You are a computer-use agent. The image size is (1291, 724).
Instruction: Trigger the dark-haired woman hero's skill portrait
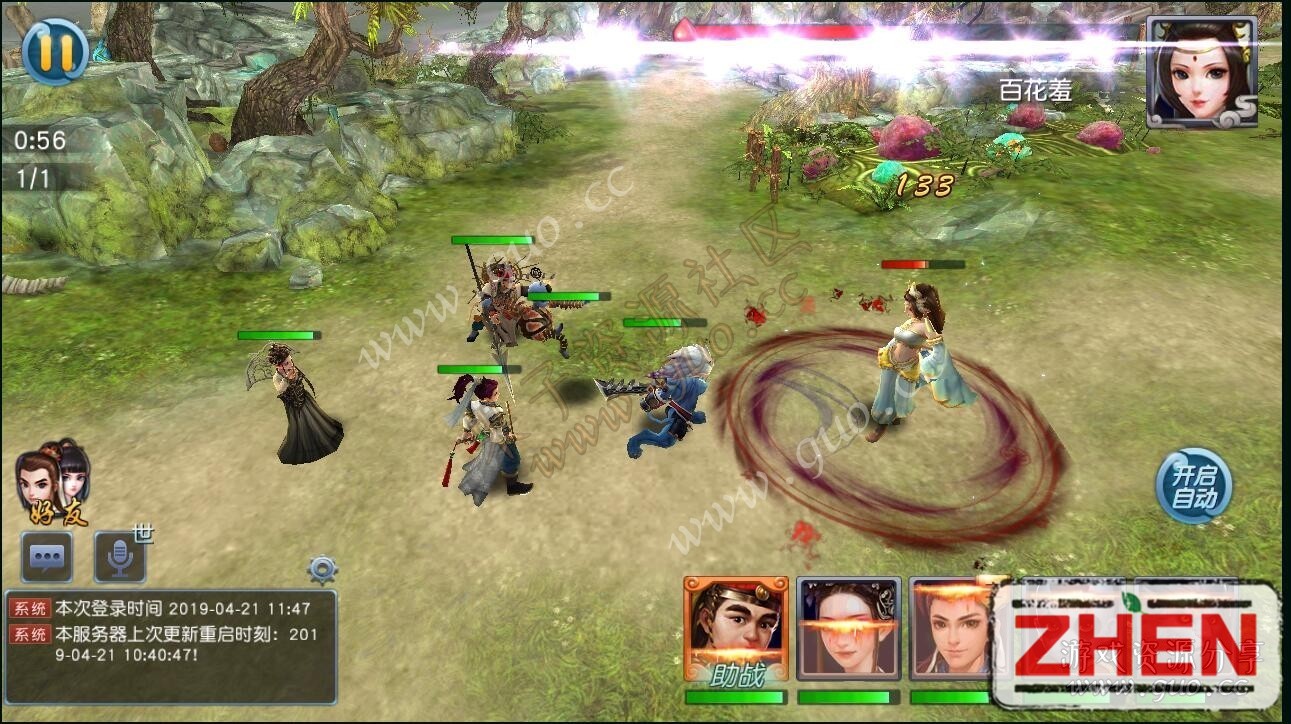click(x=849, y=630)
